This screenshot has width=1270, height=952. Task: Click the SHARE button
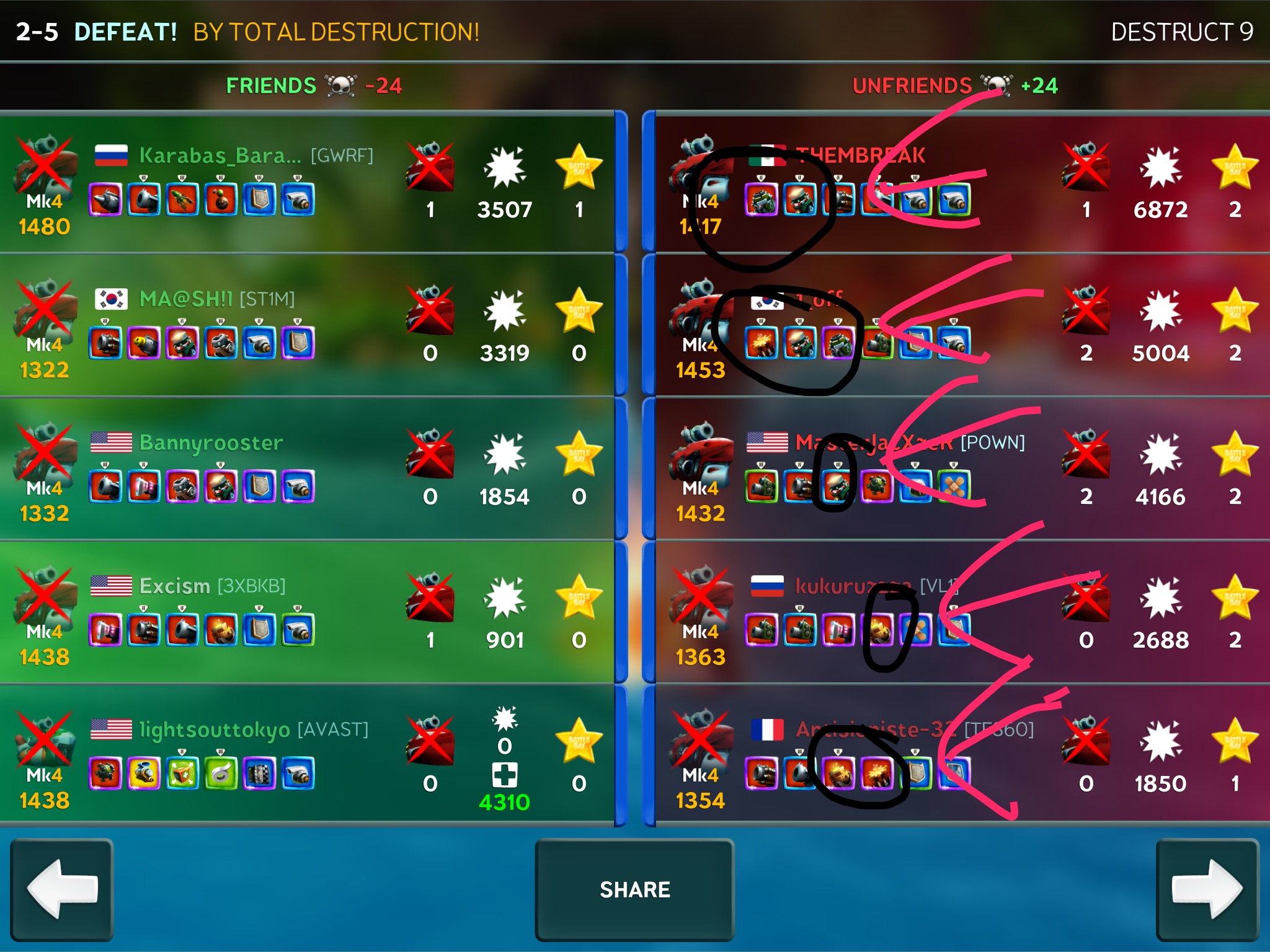coord(634,889)
